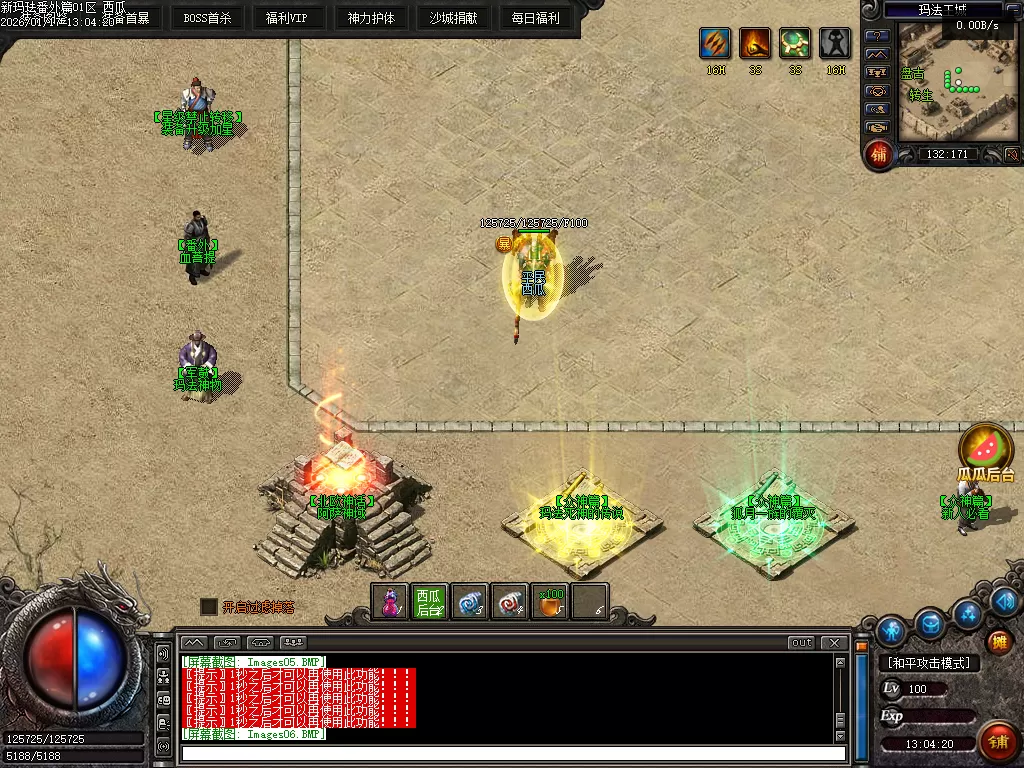The width and height of the screenshot is (1024, 768).
Task: Enable the 开启过滤掉落 checkbox
Action: pos(209,606)
